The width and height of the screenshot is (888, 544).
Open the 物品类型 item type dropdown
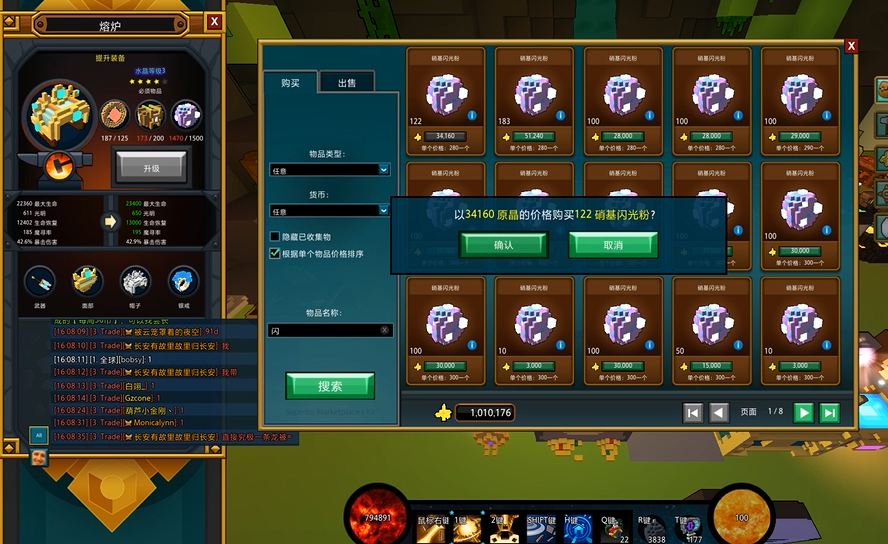[329, 170]
